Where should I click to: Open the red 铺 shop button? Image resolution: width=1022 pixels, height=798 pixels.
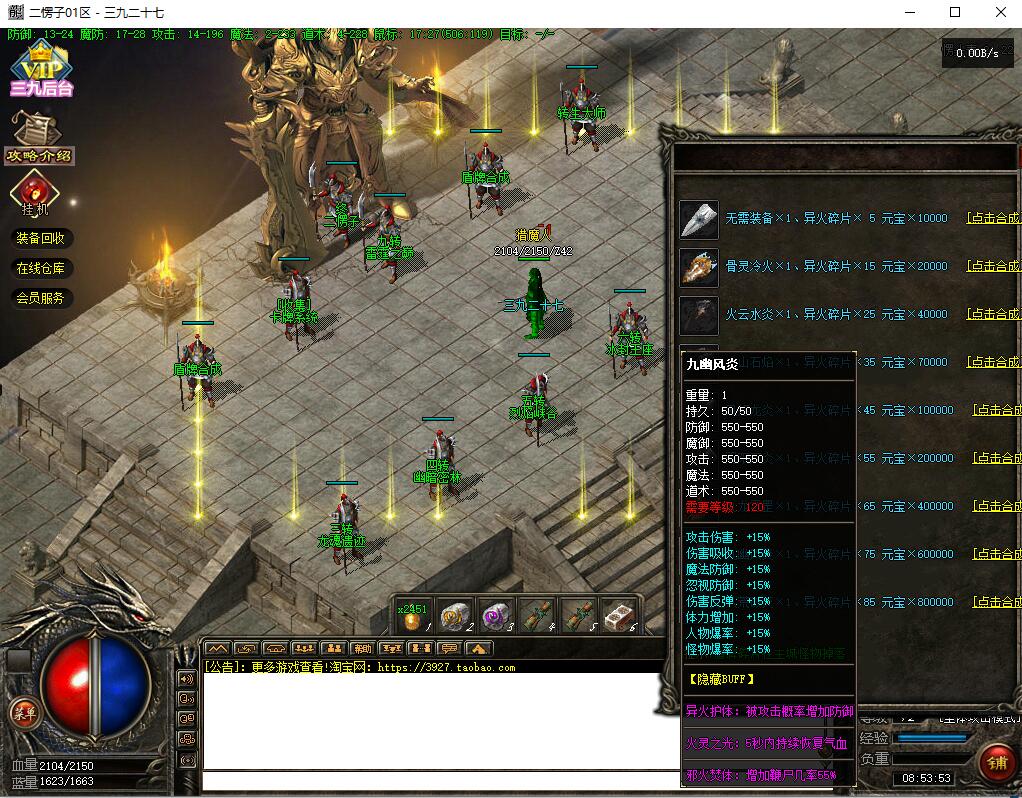(996, 763)
